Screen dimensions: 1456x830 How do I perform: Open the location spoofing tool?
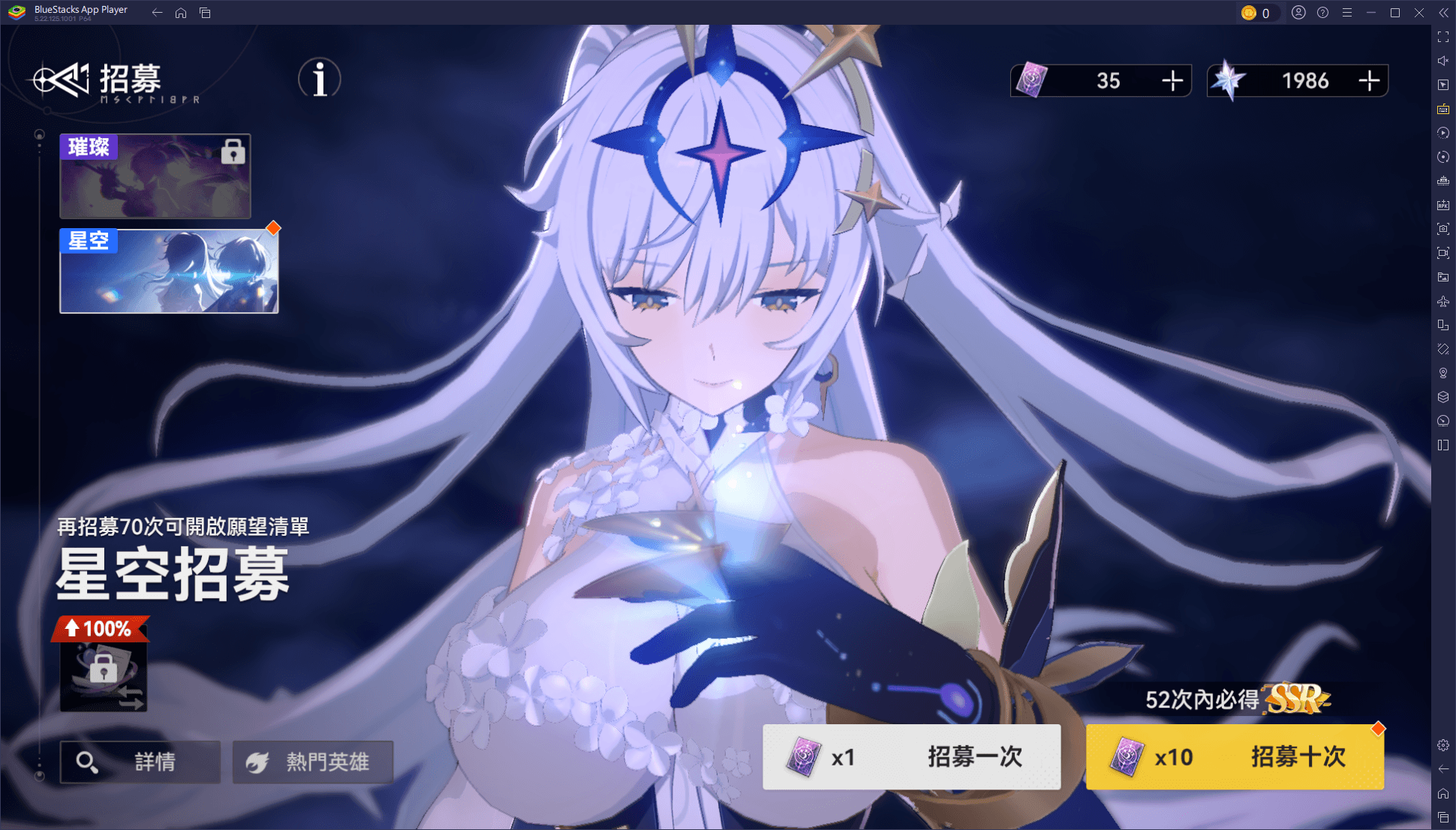[x=1442, y=373]
